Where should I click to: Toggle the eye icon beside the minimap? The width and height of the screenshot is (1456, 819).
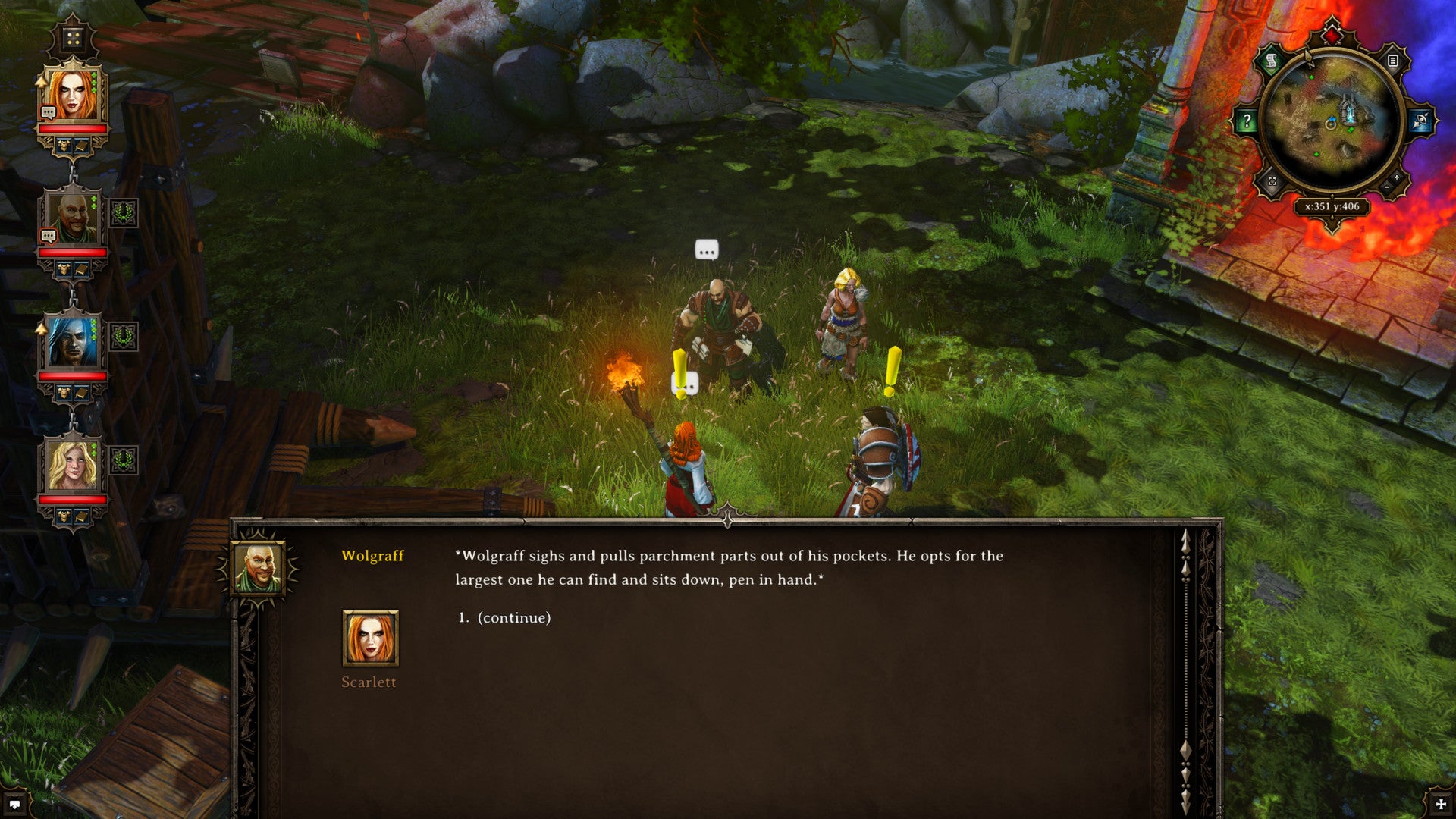[1420, 121]
